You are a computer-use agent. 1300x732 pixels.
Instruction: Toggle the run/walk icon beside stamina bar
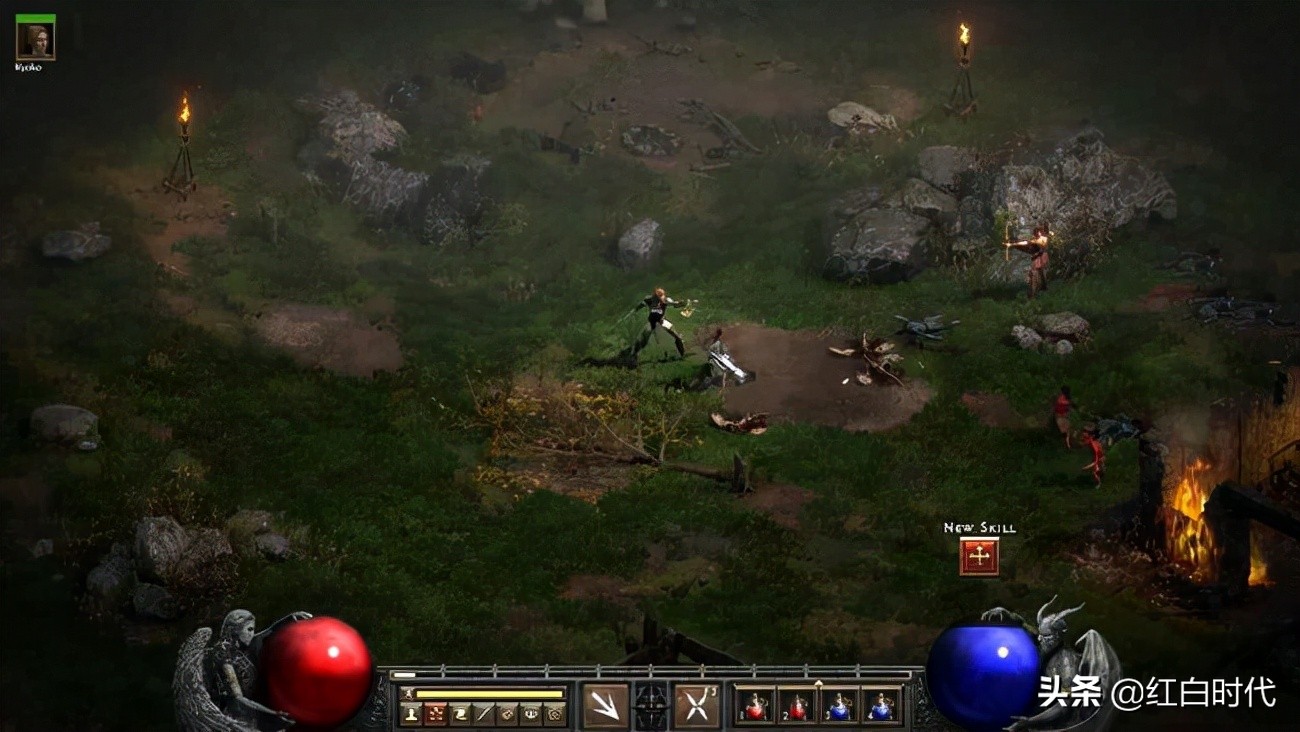pos(407,693)
